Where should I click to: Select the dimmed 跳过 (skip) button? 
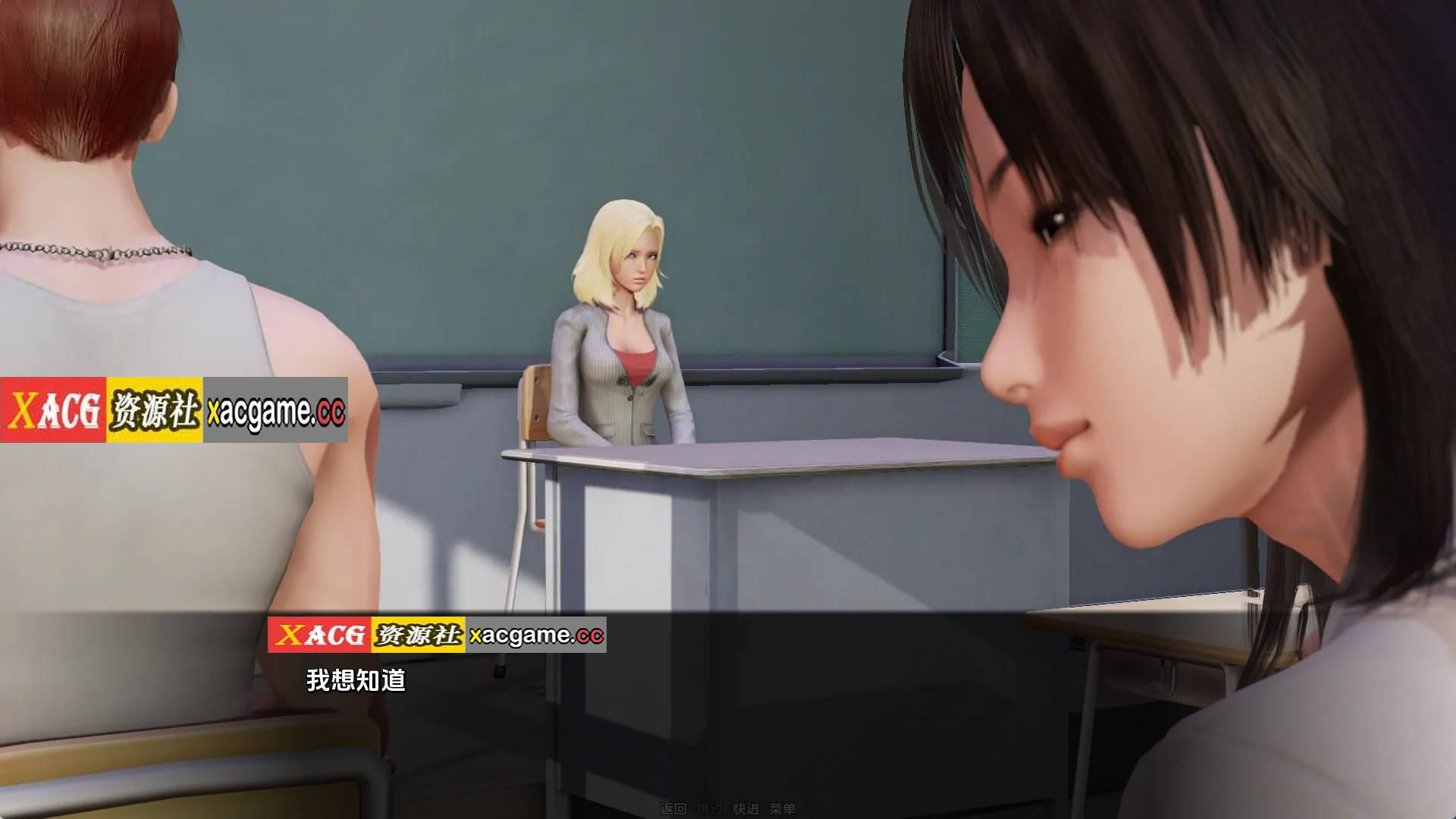point(709,808)
